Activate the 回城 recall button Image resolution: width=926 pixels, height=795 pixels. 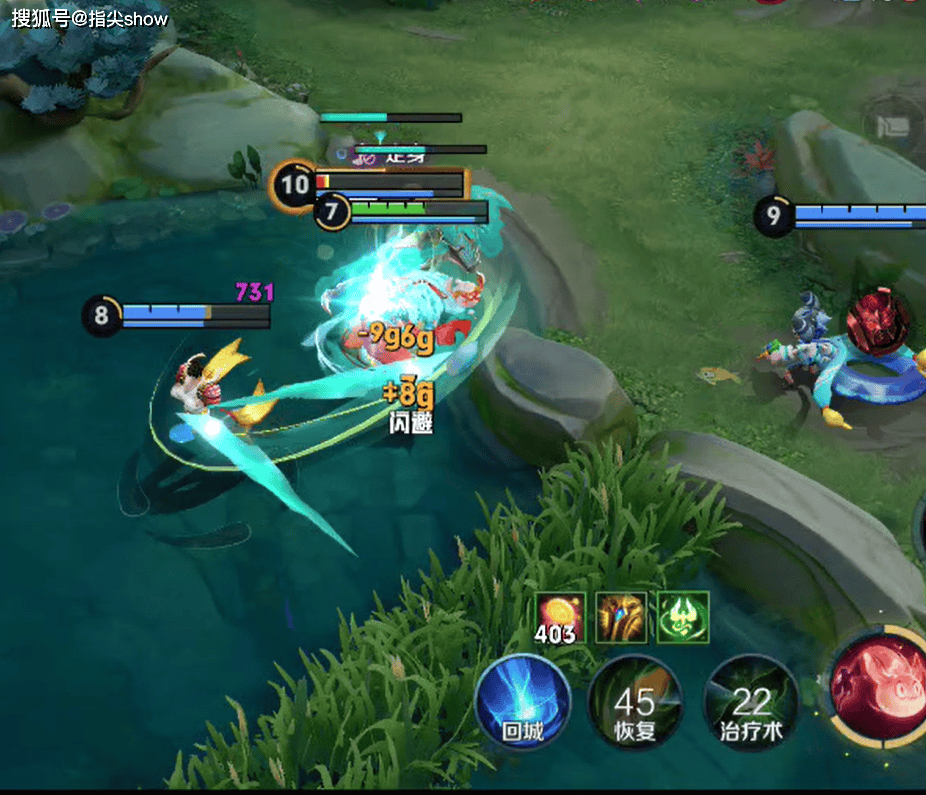[522, 702]
